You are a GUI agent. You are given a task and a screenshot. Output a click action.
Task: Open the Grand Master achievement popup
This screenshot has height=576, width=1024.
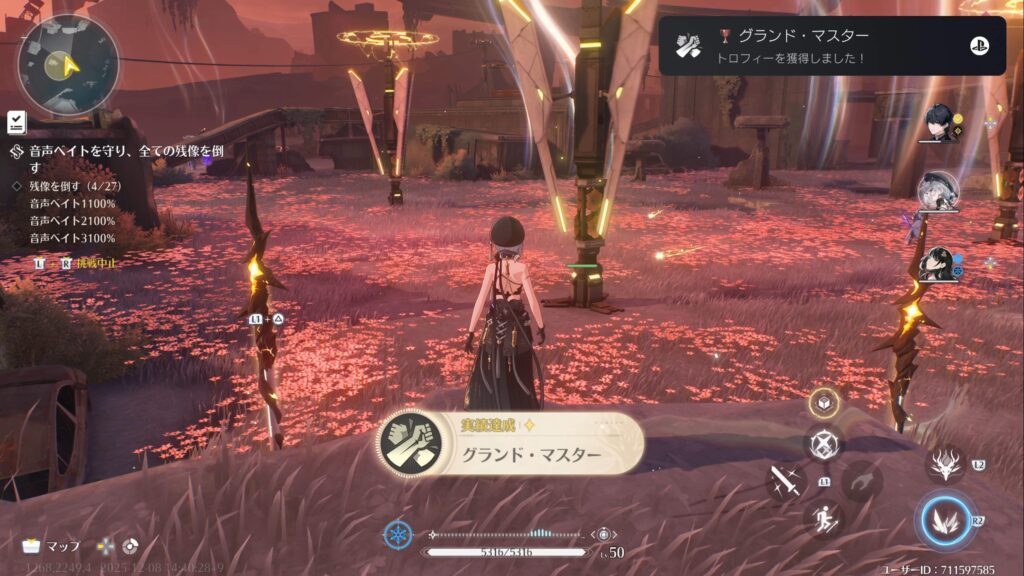[x=510, y=445]
